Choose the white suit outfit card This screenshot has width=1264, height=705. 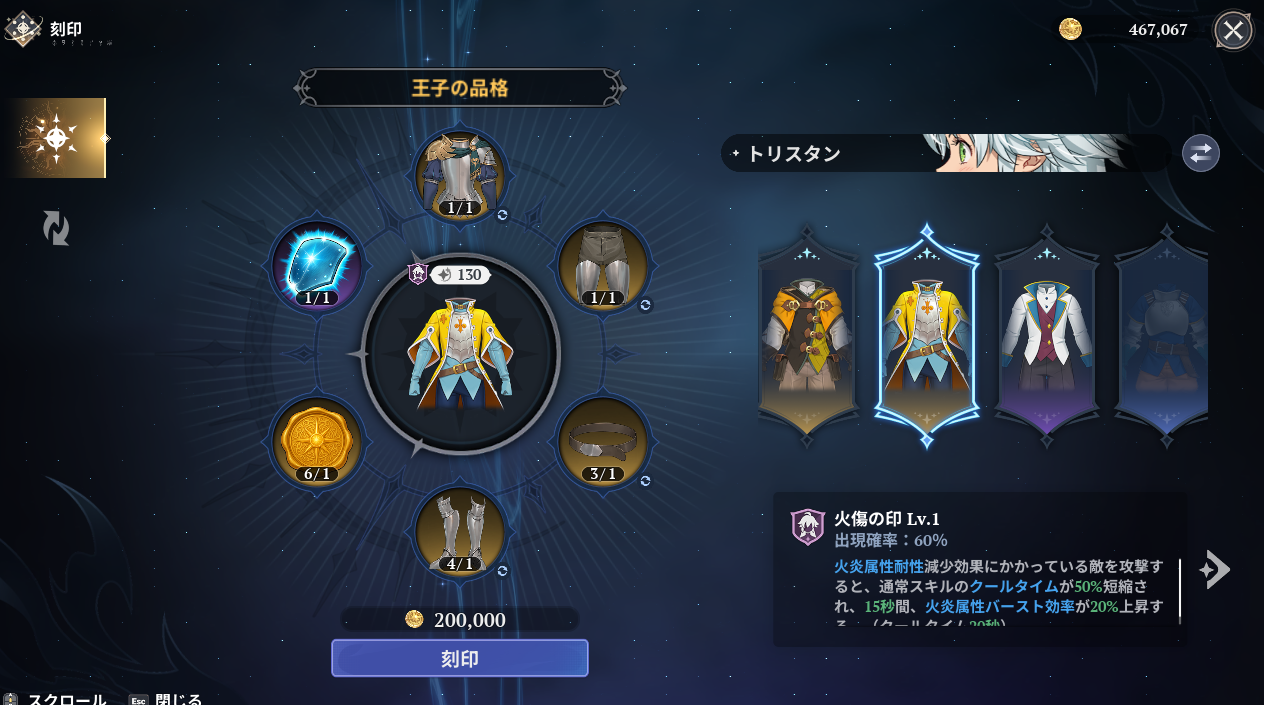click(x=1046, y=335)
